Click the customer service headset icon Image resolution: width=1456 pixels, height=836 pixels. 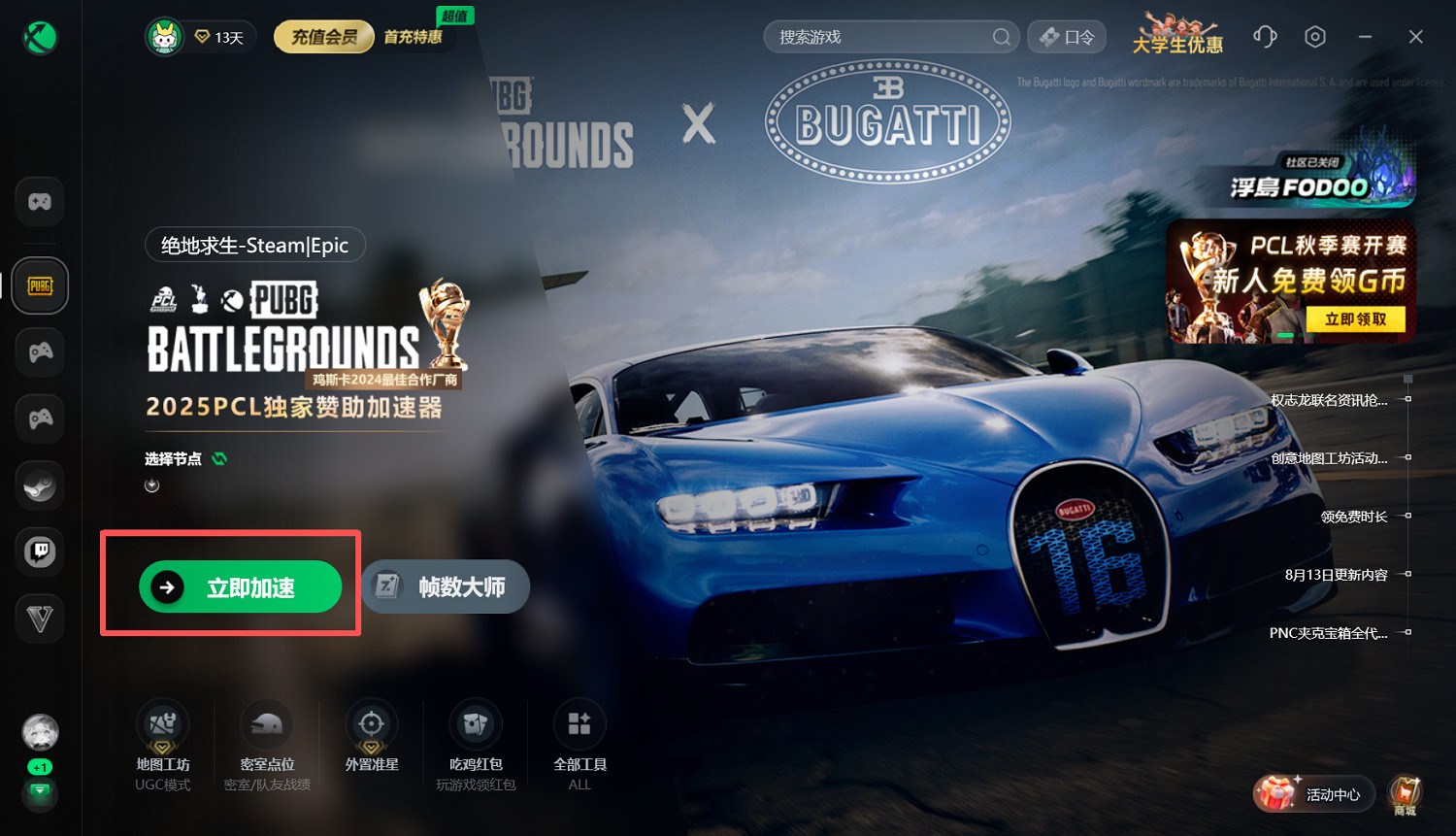coord(1265,36)
